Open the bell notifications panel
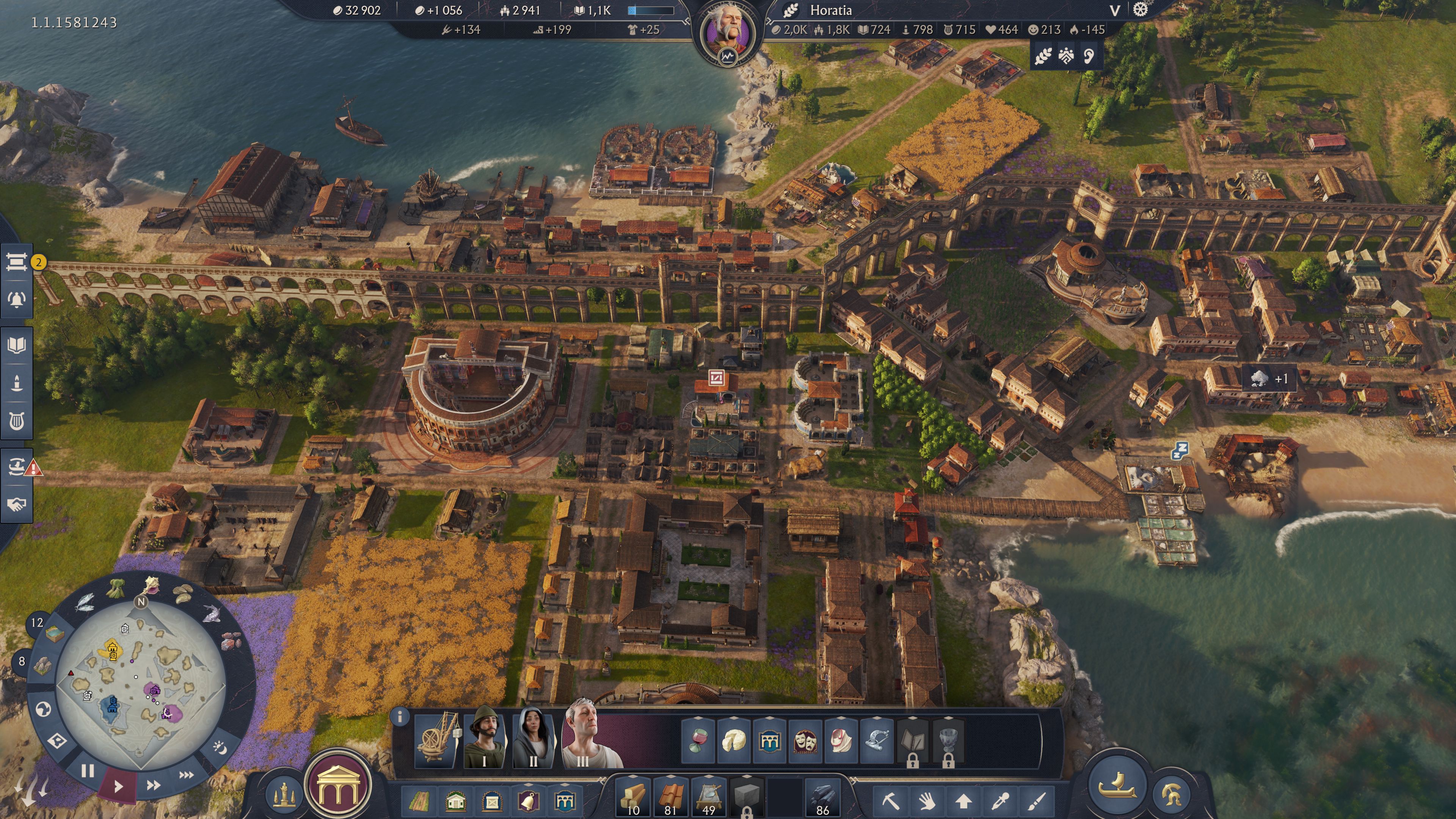Image resolution: width=1456 pixels, height=819 pixels. [16, 299]
